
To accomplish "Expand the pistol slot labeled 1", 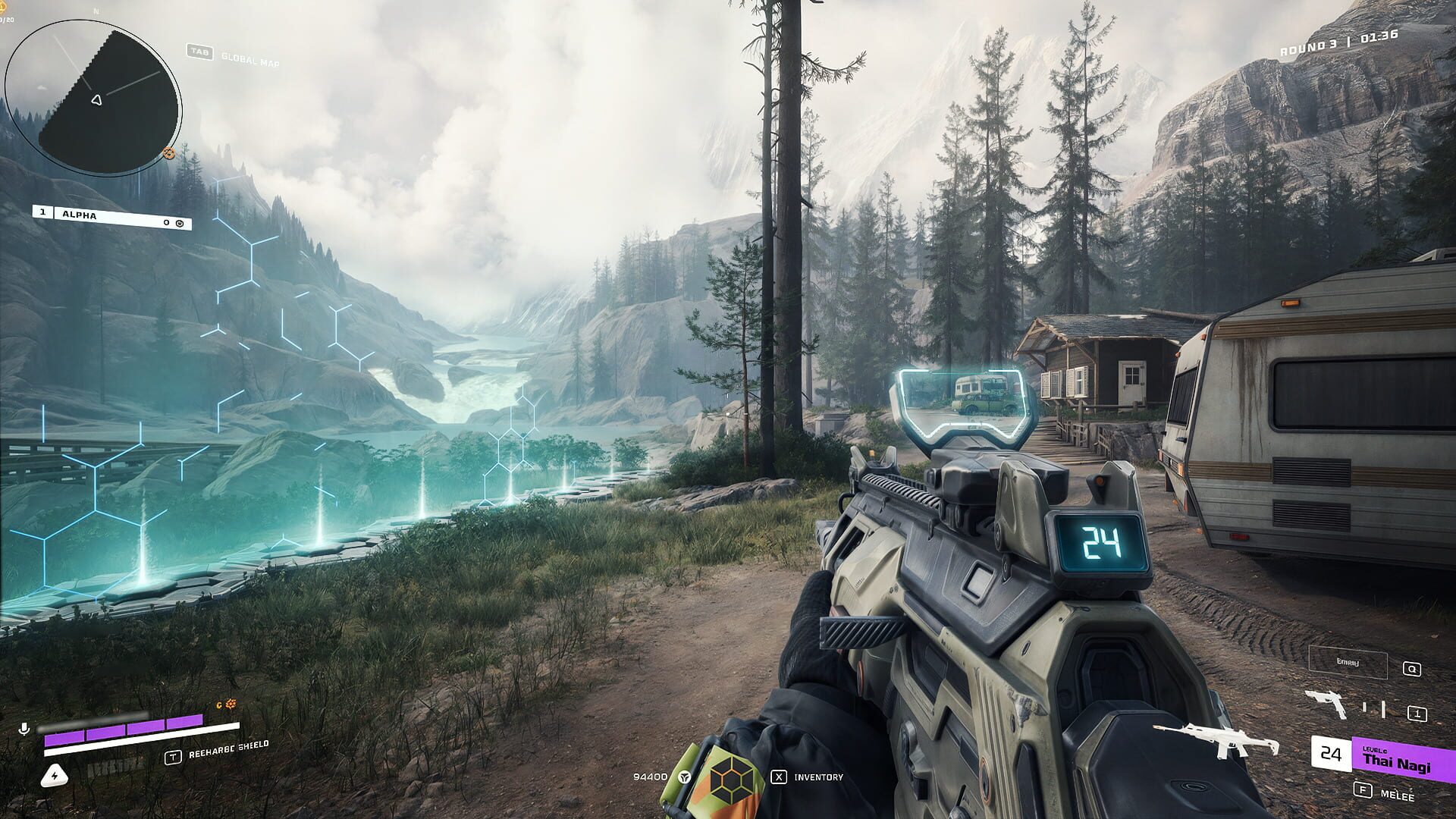I will [1417, 713].
